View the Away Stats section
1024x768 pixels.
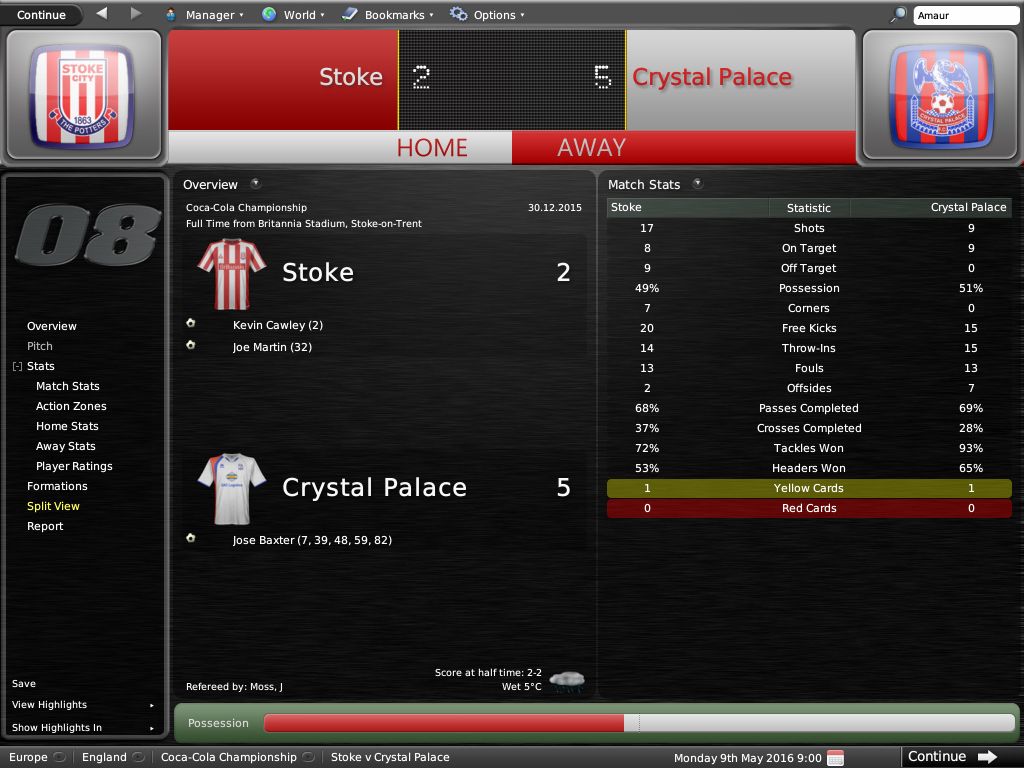(x=66, y=446)
